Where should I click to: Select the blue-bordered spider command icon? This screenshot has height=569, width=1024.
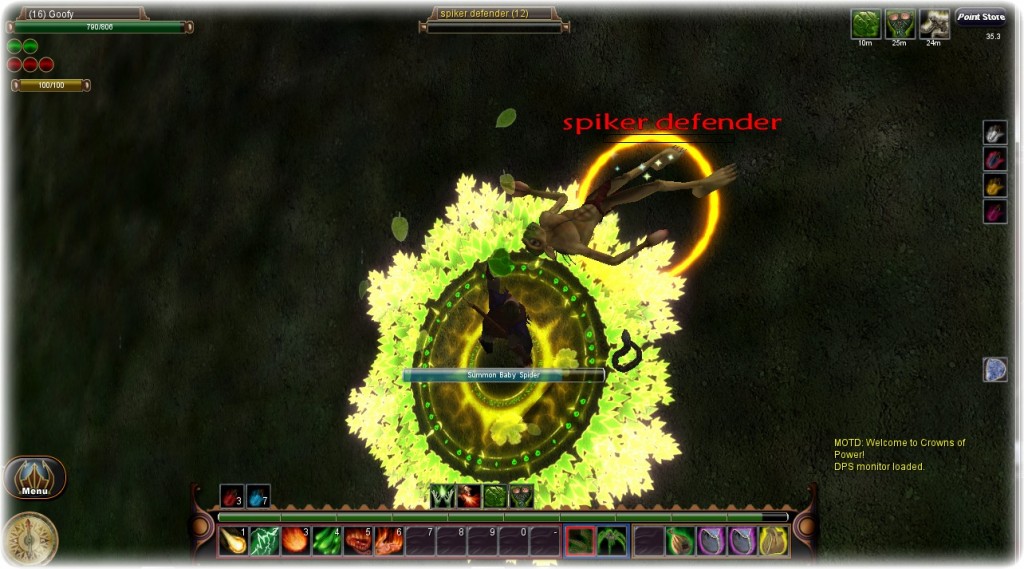click(x=612, y=541)
